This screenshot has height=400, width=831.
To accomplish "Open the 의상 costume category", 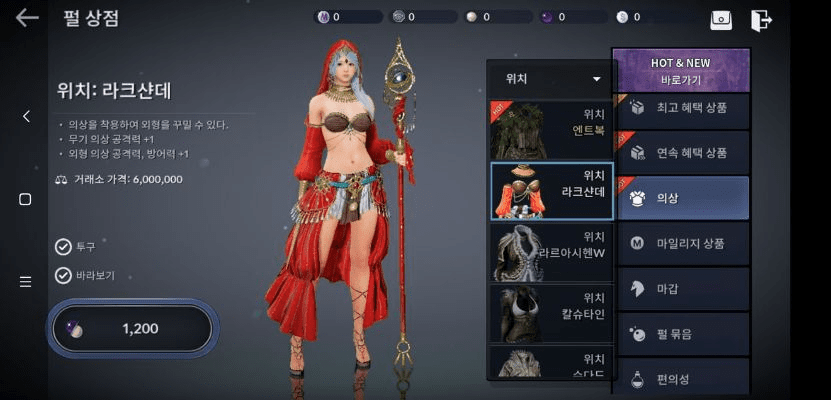I will point(681,198).
